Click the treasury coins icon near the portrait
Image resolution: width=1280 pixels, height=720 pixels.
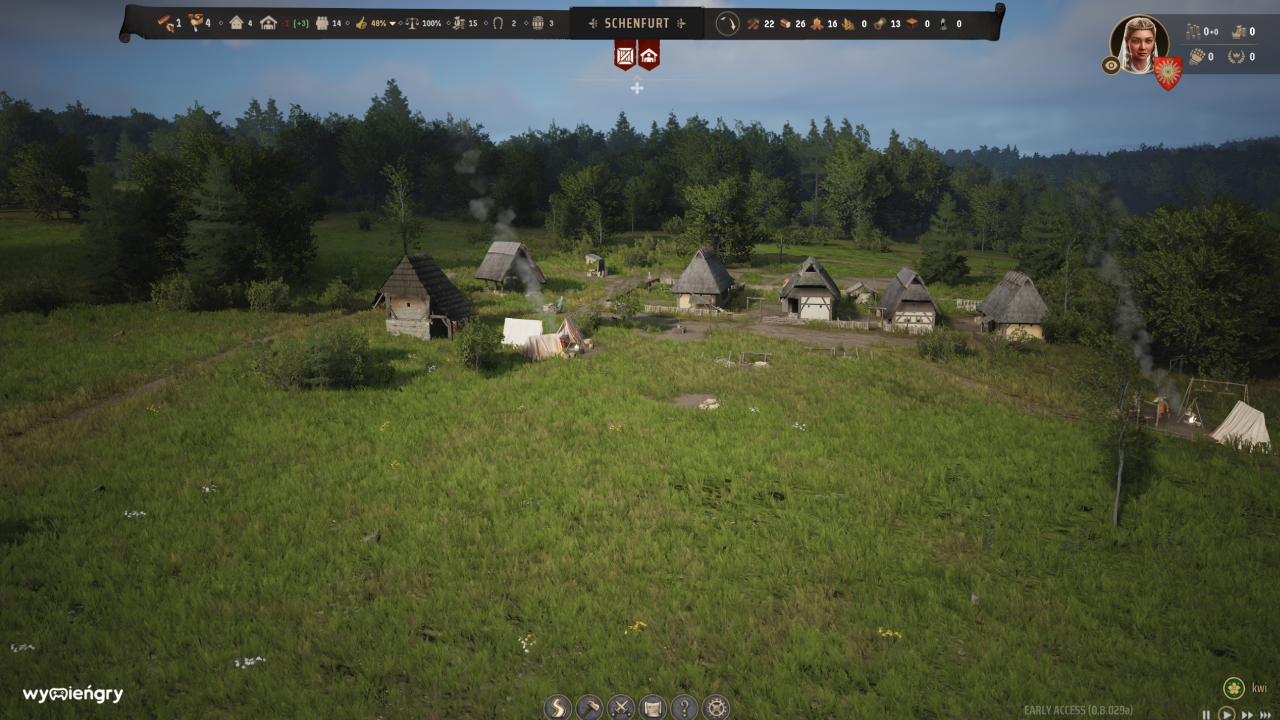click(1193, 31)
